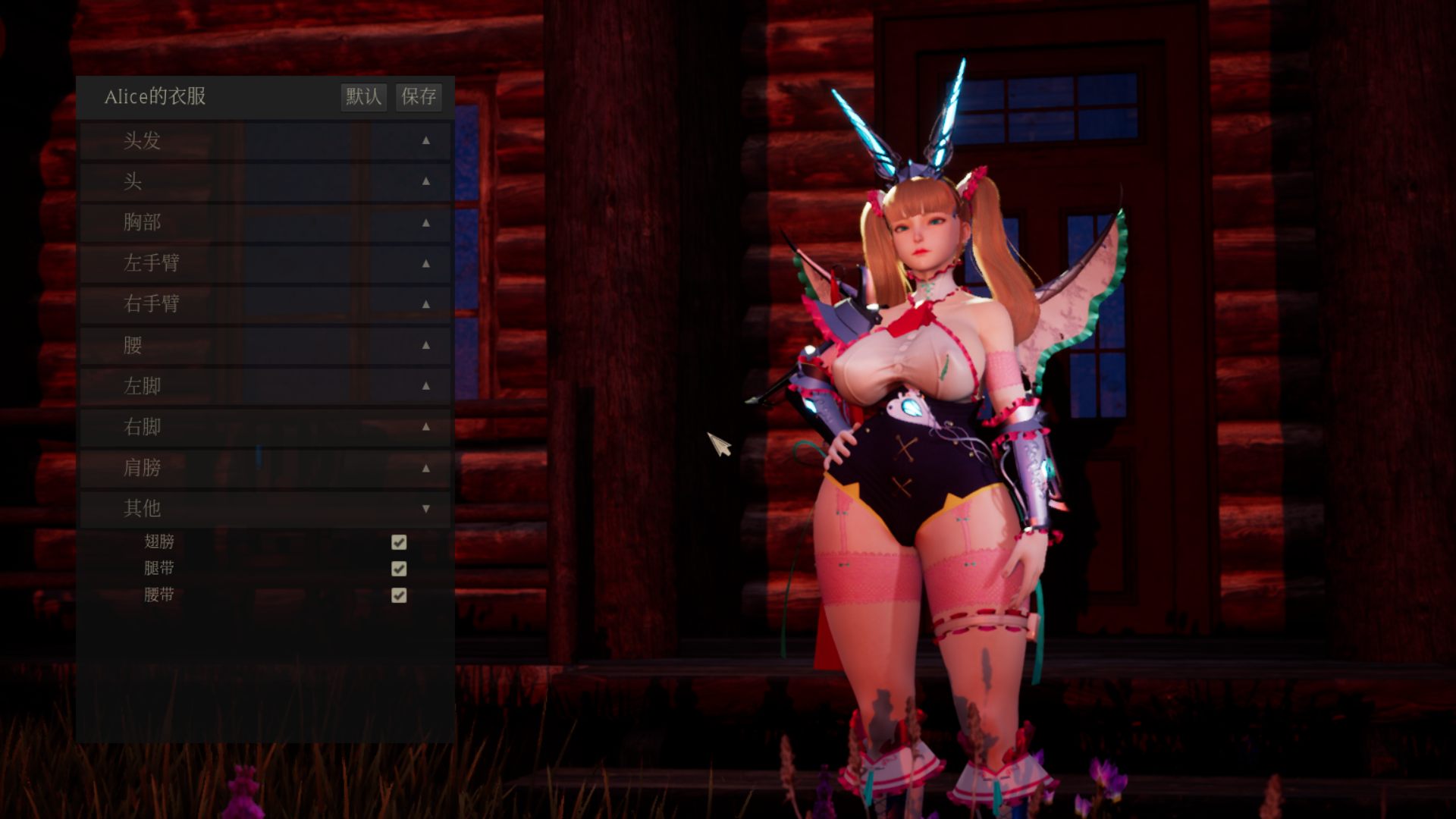Expand the 胸部 chest category
This screenshot has height=819, width=1456.
click(265, 223)
